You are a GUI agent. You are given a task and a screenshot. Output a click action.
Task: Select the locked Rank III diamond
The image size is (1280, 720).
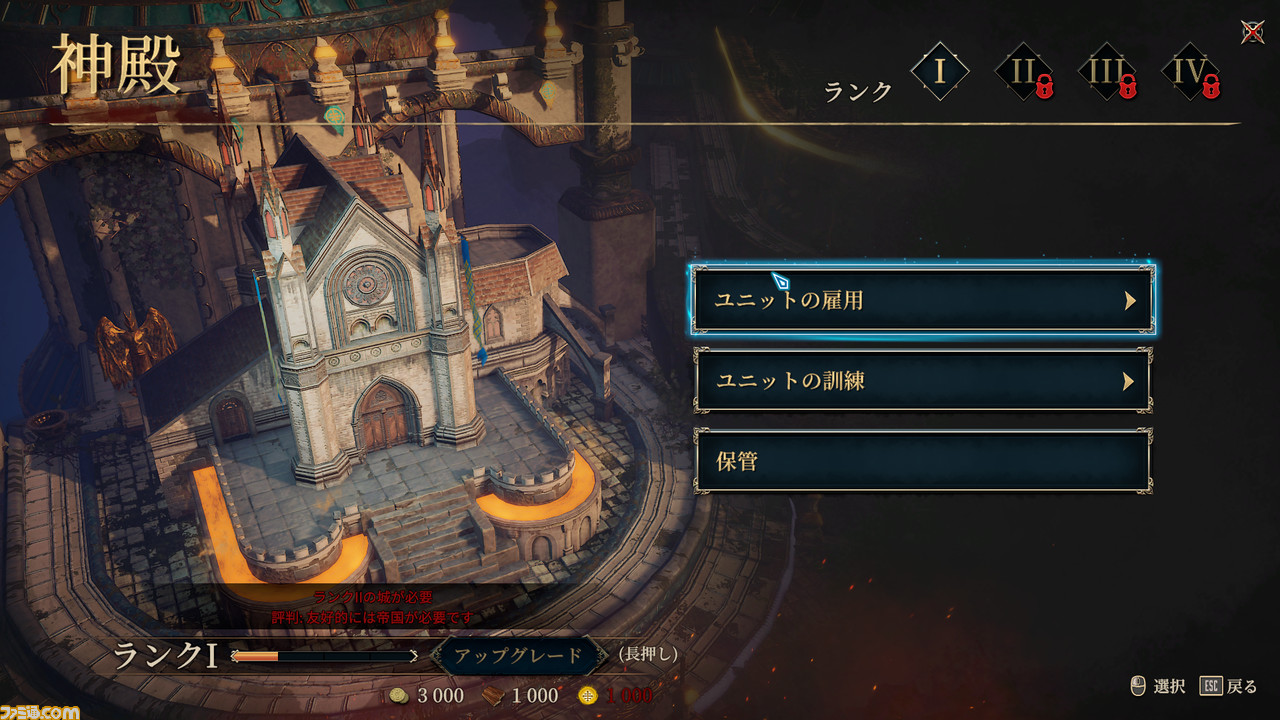1107,72
